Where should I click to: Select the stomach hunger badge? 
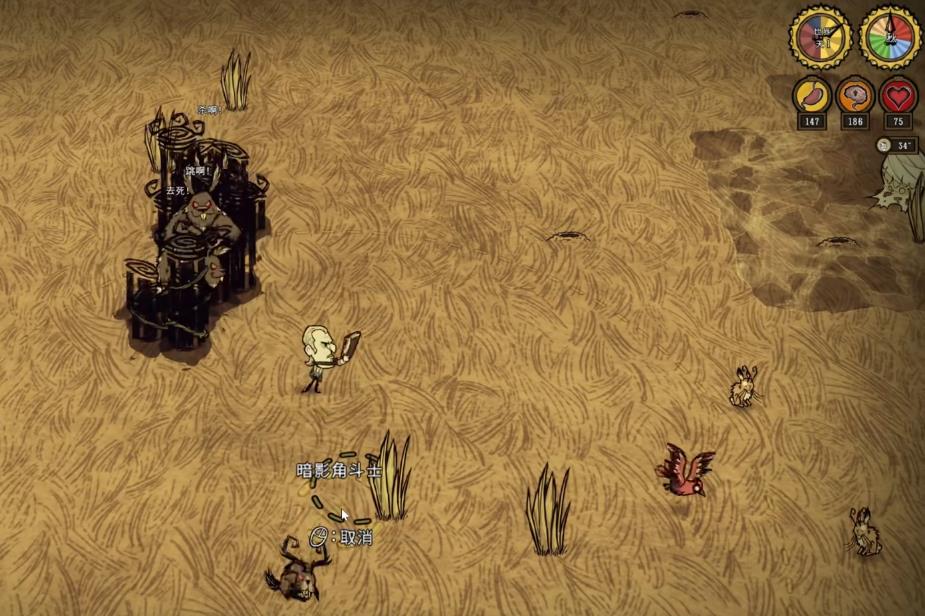click(x=811, y=96)
